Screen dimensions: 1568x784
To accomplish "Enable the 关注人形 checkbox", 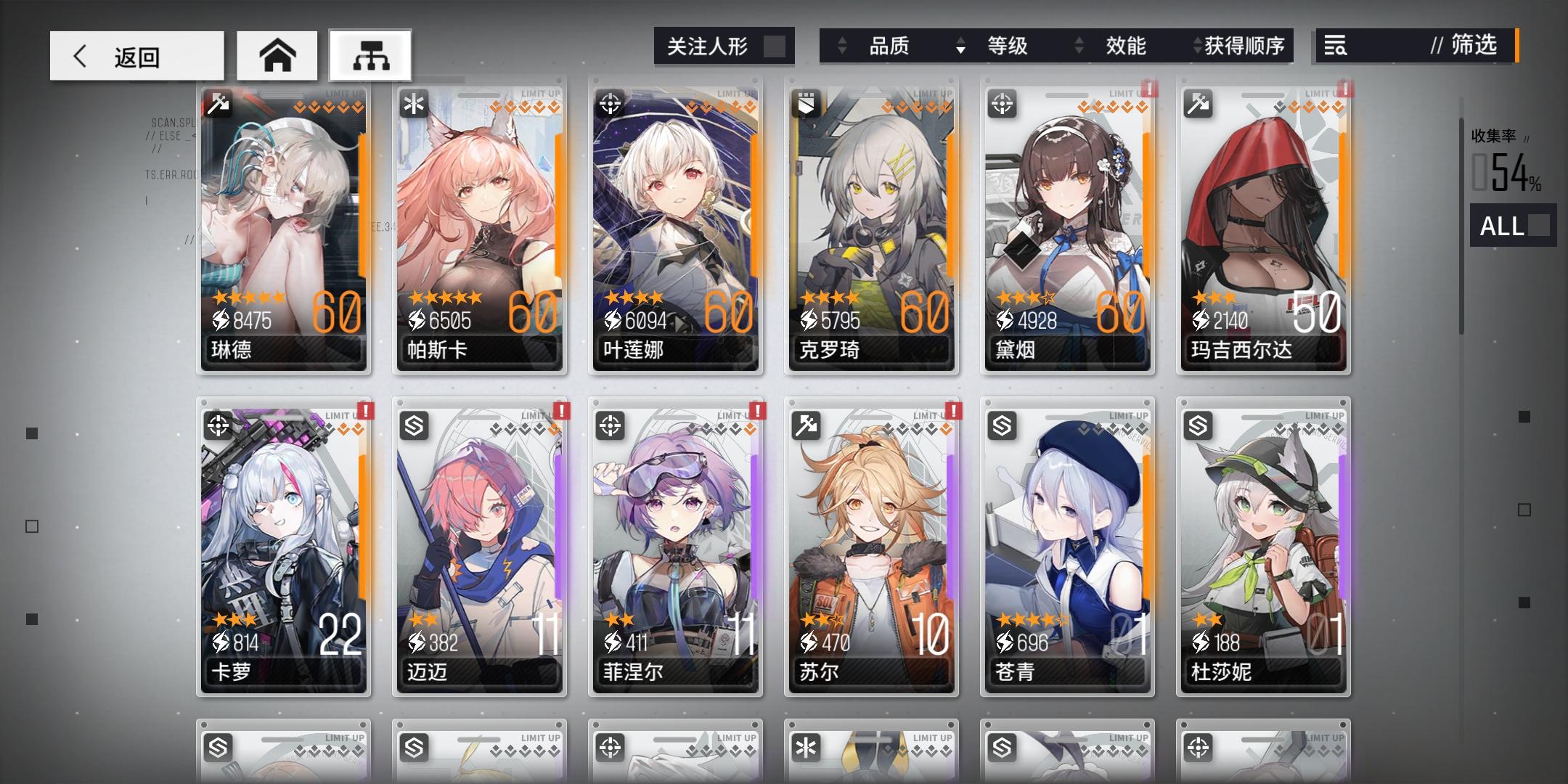I will [775, 45].
